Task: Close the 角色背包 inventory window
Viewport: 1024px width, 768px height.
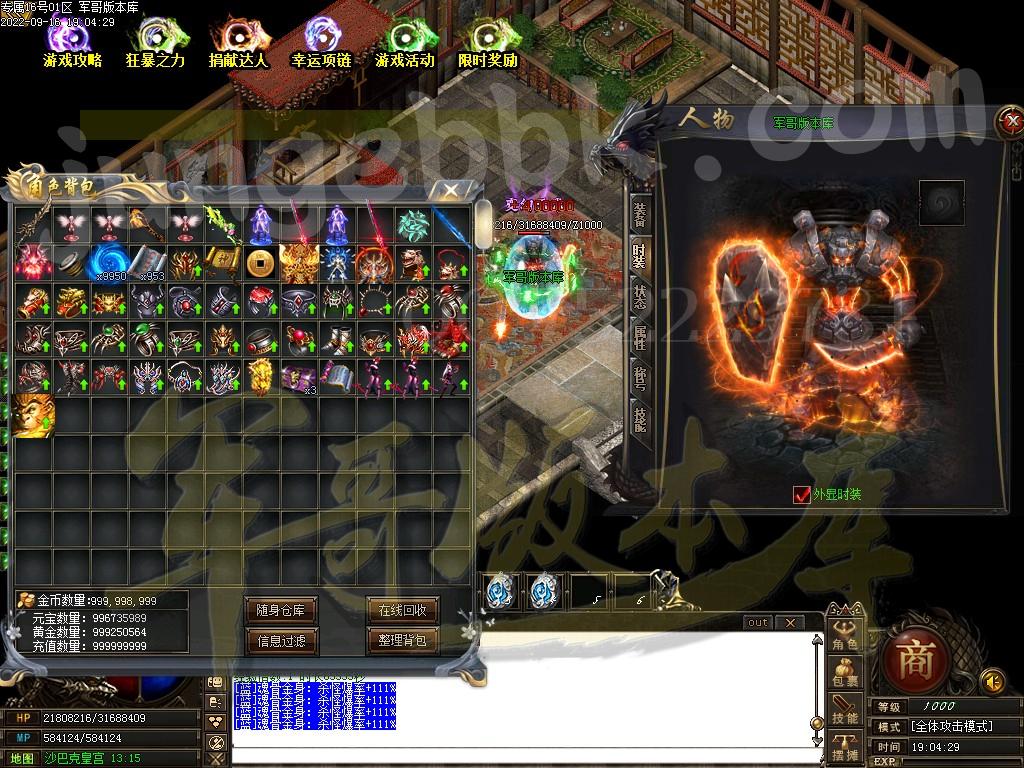Action: [x=451, y=189]
